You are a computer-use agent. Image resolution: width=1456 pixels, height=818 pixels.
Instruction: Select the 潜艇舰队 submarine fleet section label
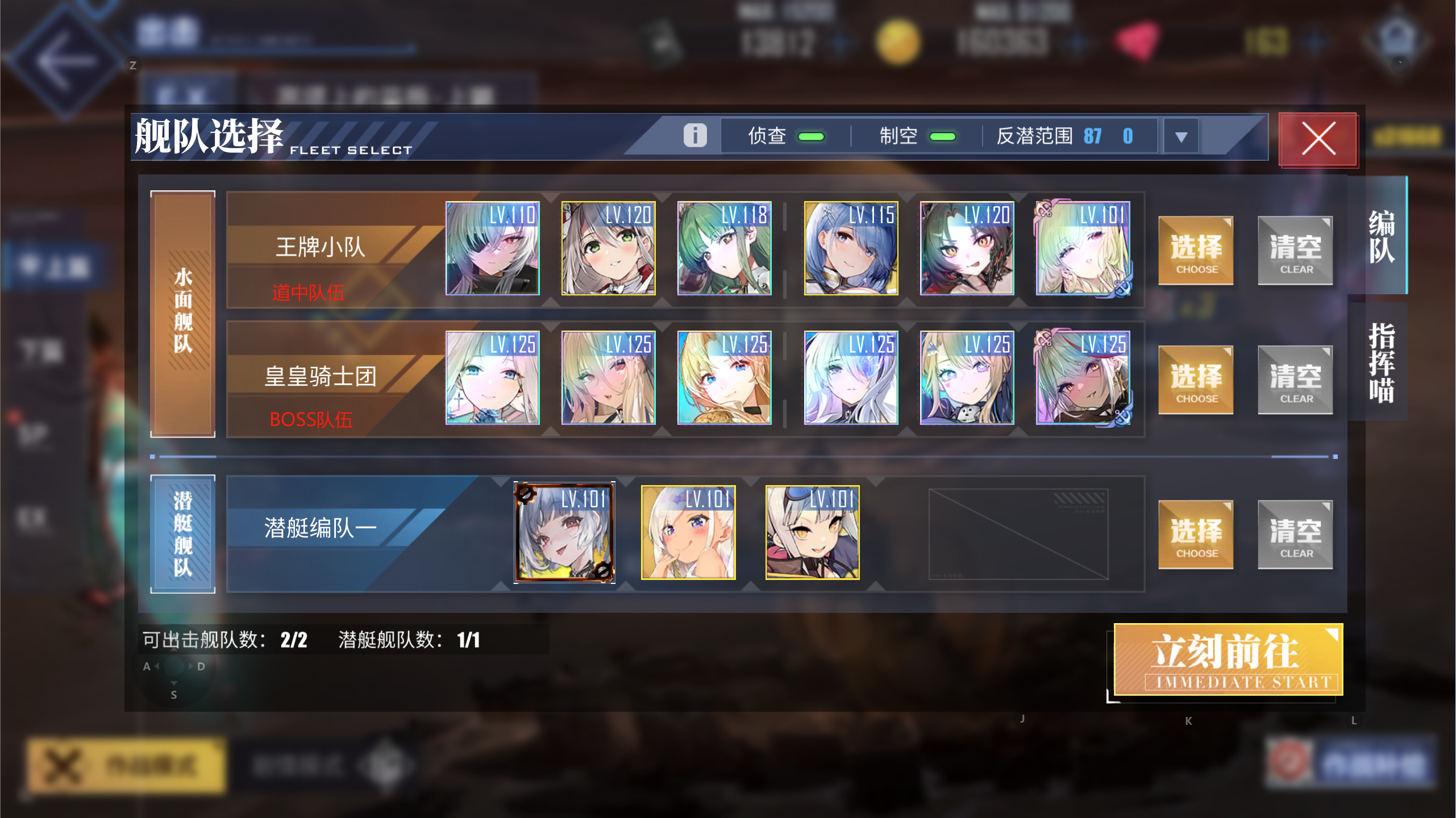point(182,534)
